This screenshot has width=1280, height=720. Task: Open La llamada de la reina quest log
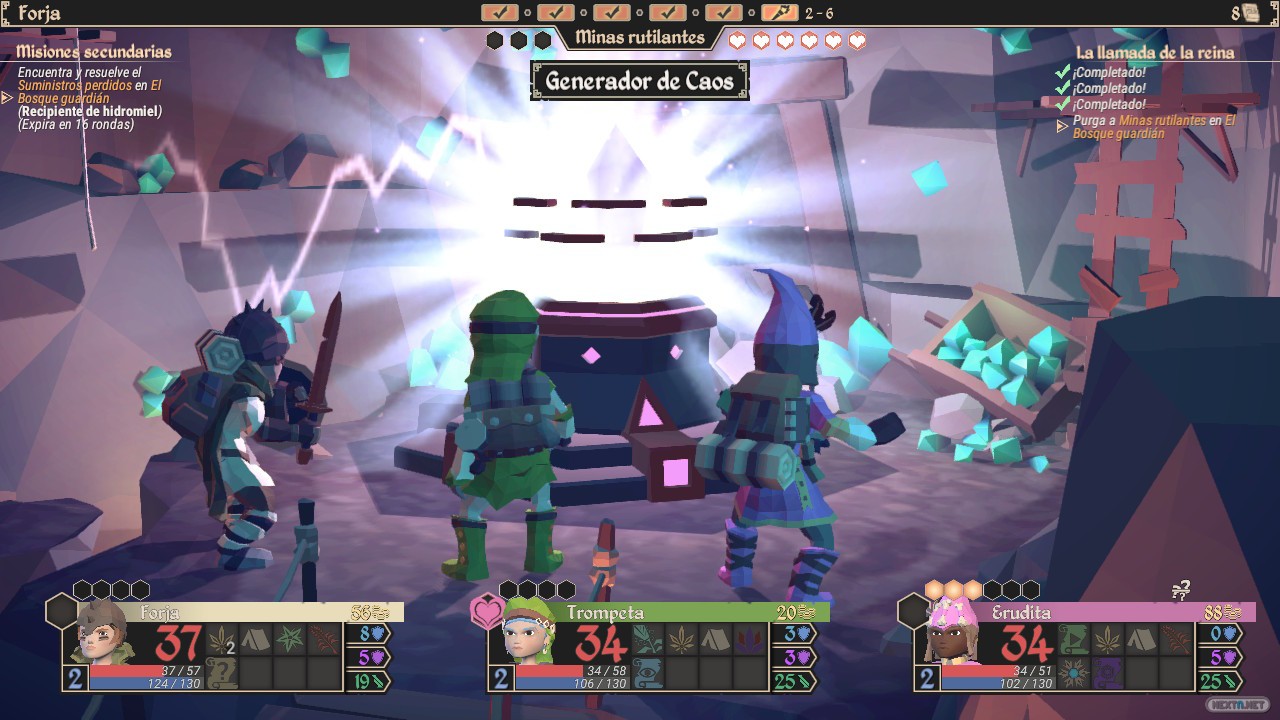click(x=1155, y=53)
